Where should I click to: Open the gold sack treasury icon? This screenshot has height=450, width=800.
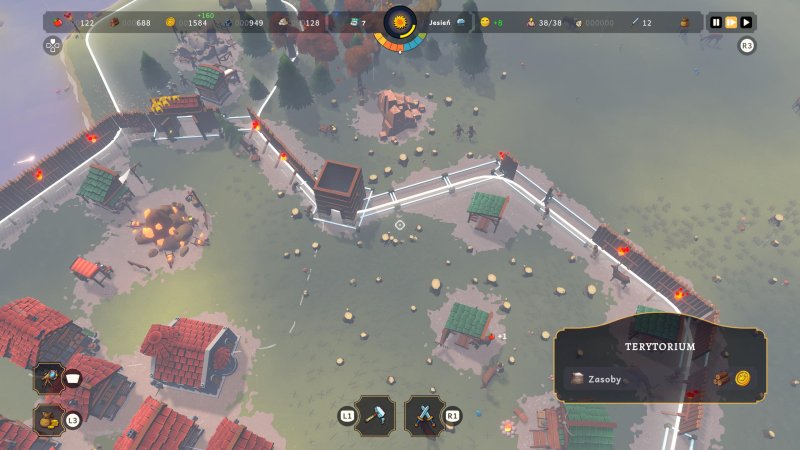[47, 420]
